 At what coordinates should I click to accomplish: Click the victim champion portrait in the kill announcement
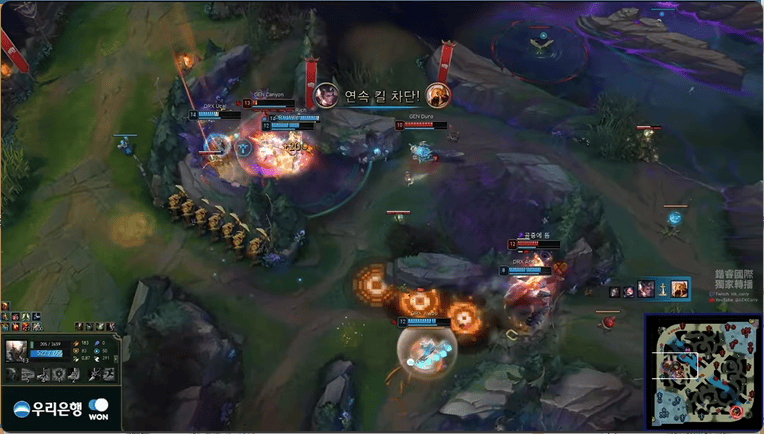[x=437, y=95]
